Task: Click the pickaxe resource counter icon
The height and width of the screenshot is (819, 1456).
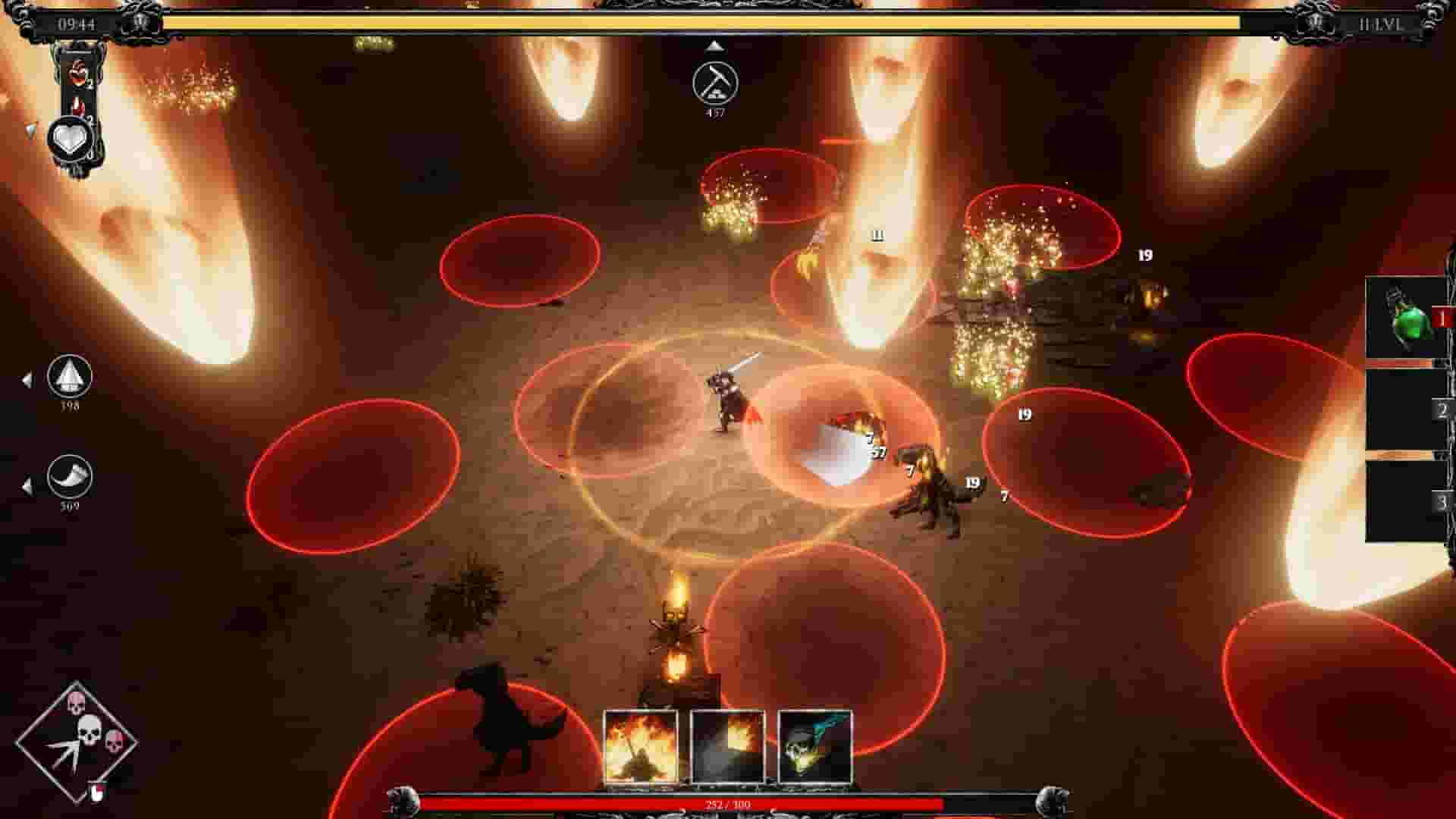Action: pyautogui.click(x=714, y=81)
